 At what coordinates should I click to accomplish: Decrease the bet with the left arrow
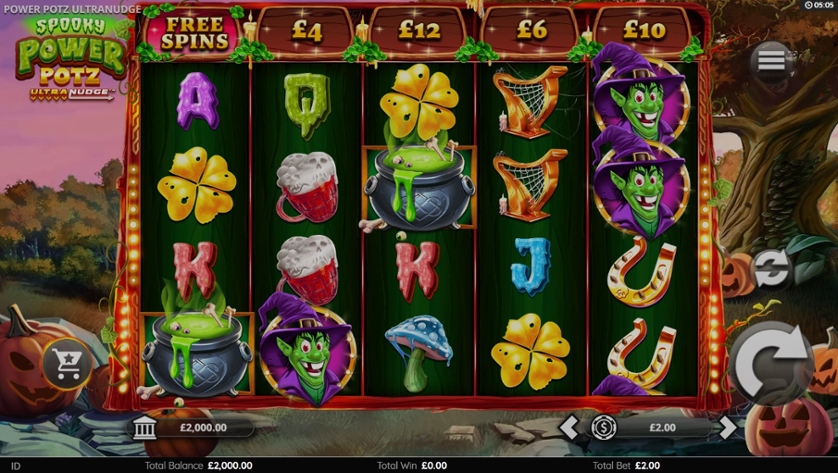570,428
